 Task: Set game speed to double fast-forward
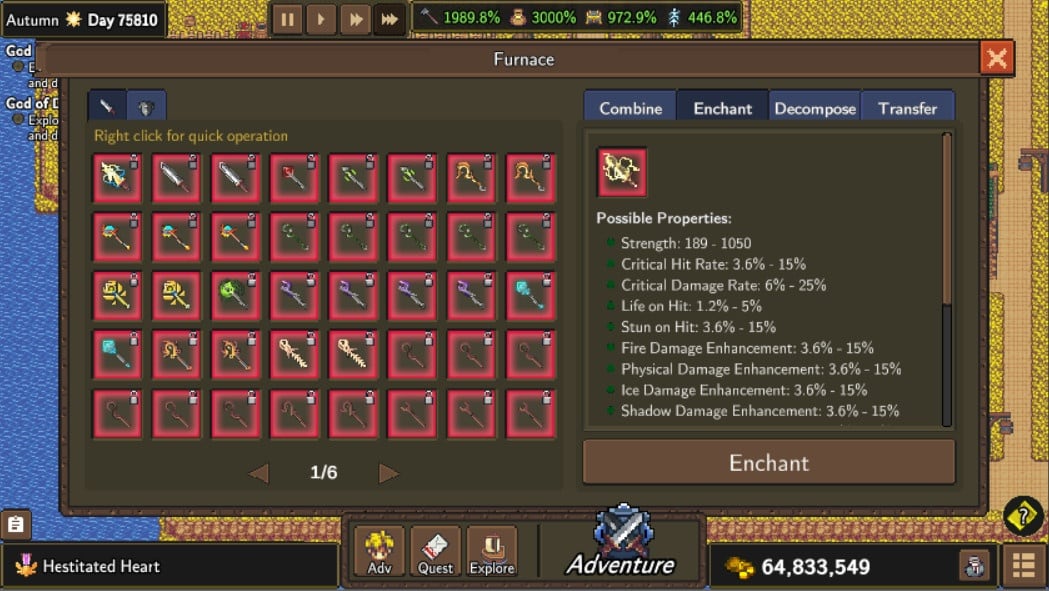pyautogui.click(x=355, y=19)
